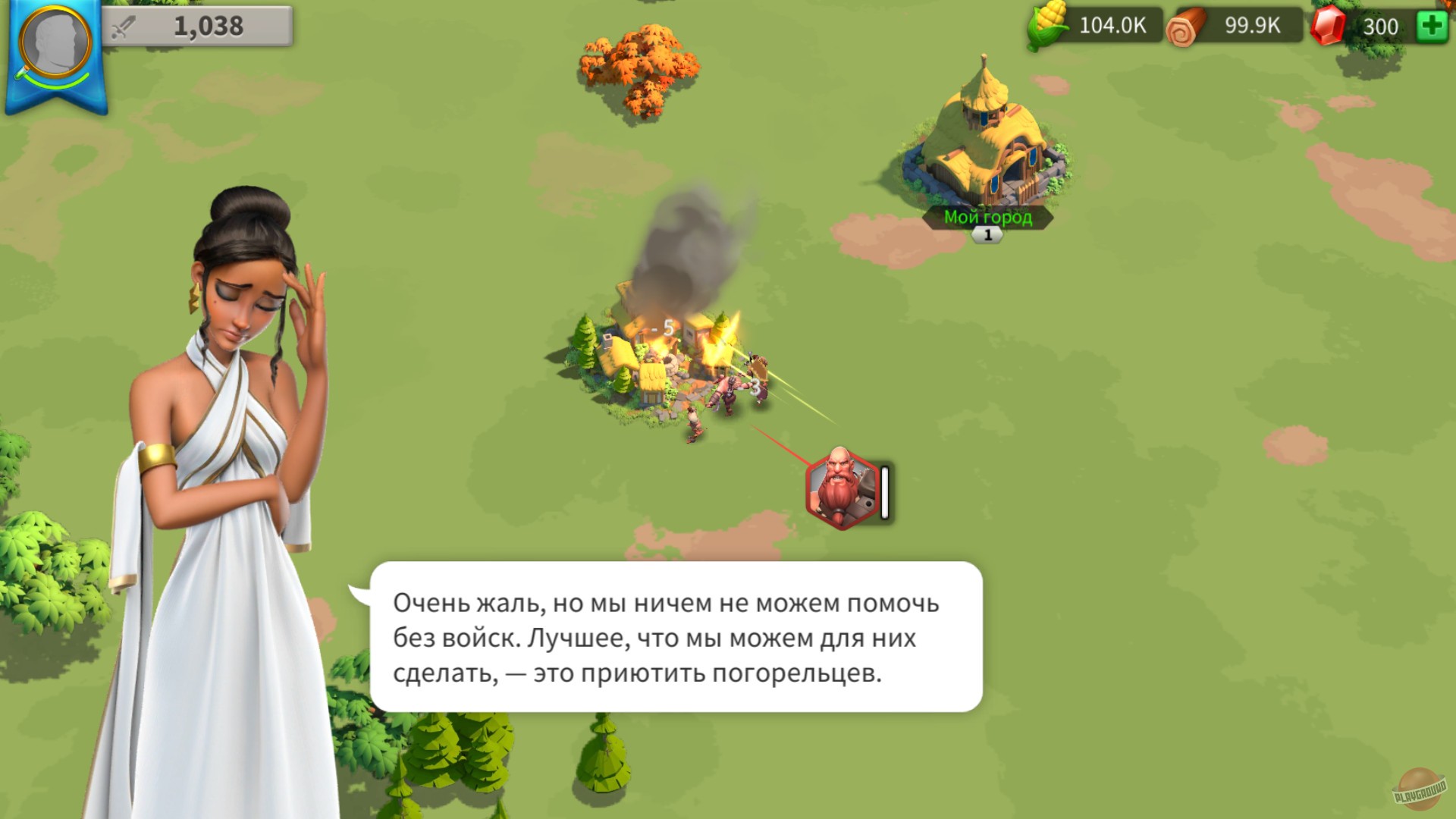Open the level 1 badge below 'Мой город'
Image resolution: width=1456 pixels, height=819 pixels.
[986, 234]
